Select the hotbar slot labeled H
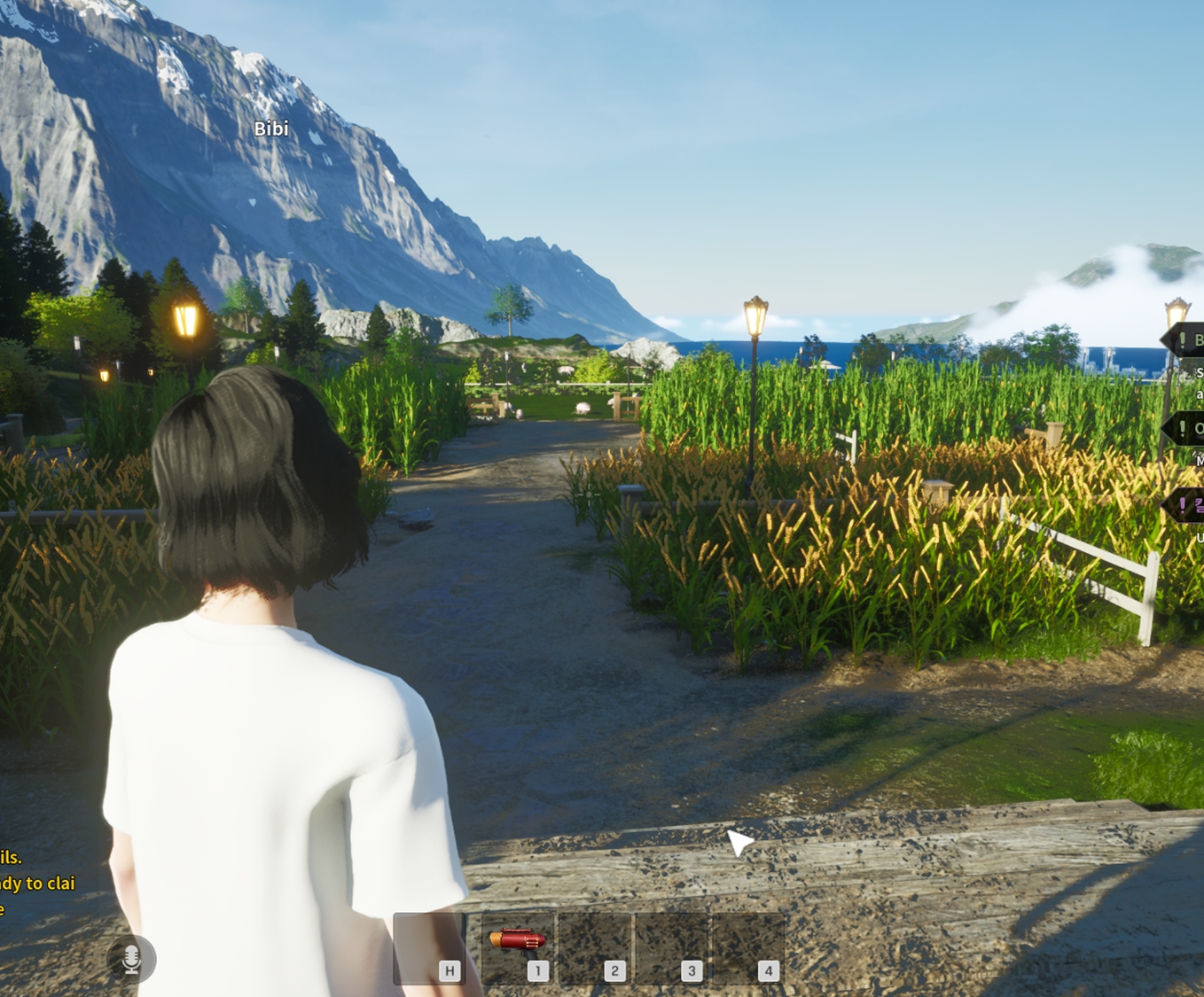 pyautogui.click(x=430, y=948)
